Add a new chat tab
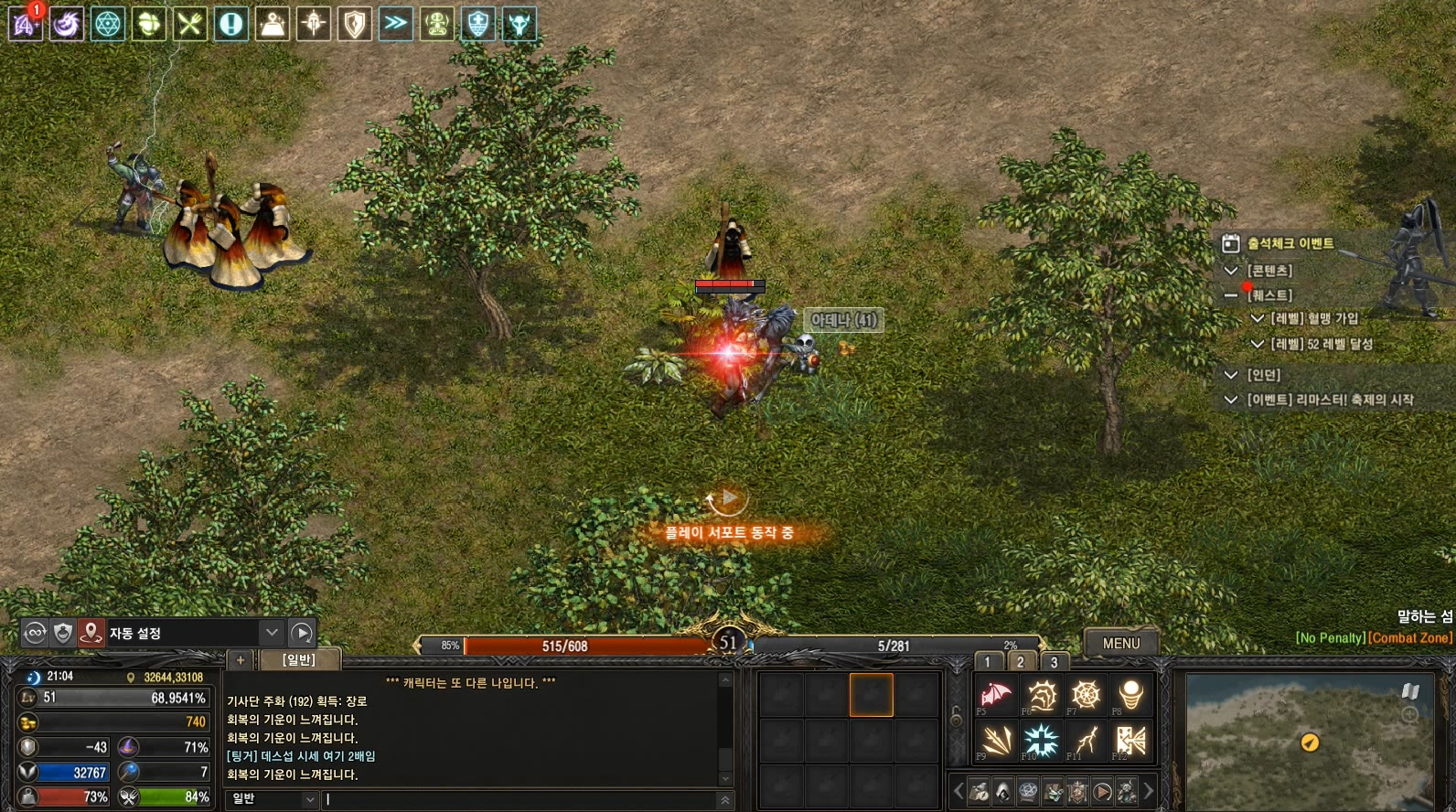Viewport: 1456px width, 812px height. (x=241, y=659)
